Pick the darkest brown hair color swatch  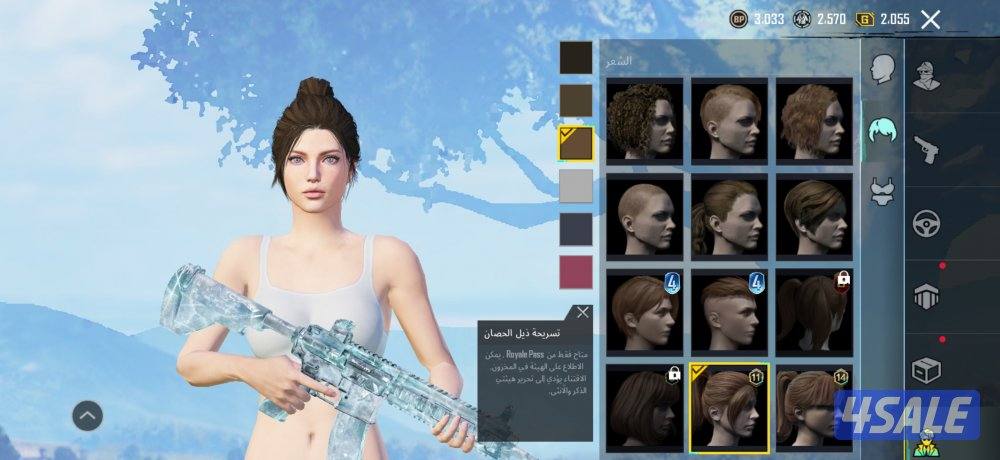click(575, 57)
